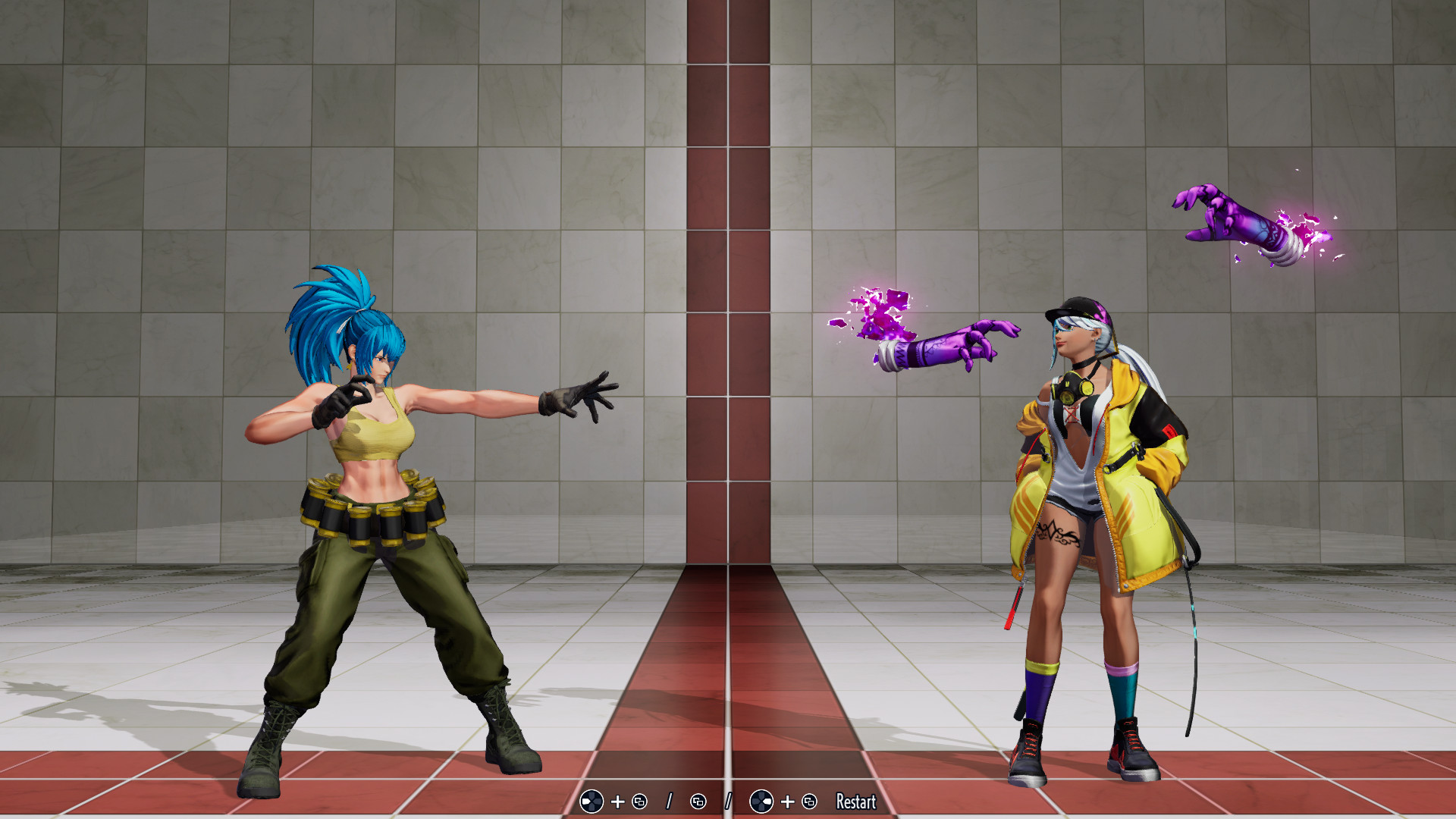Viewport: 1456px width, 819px height.
Task: Click Isla's floating purple left phantom hand
Action: coord(948,341)
